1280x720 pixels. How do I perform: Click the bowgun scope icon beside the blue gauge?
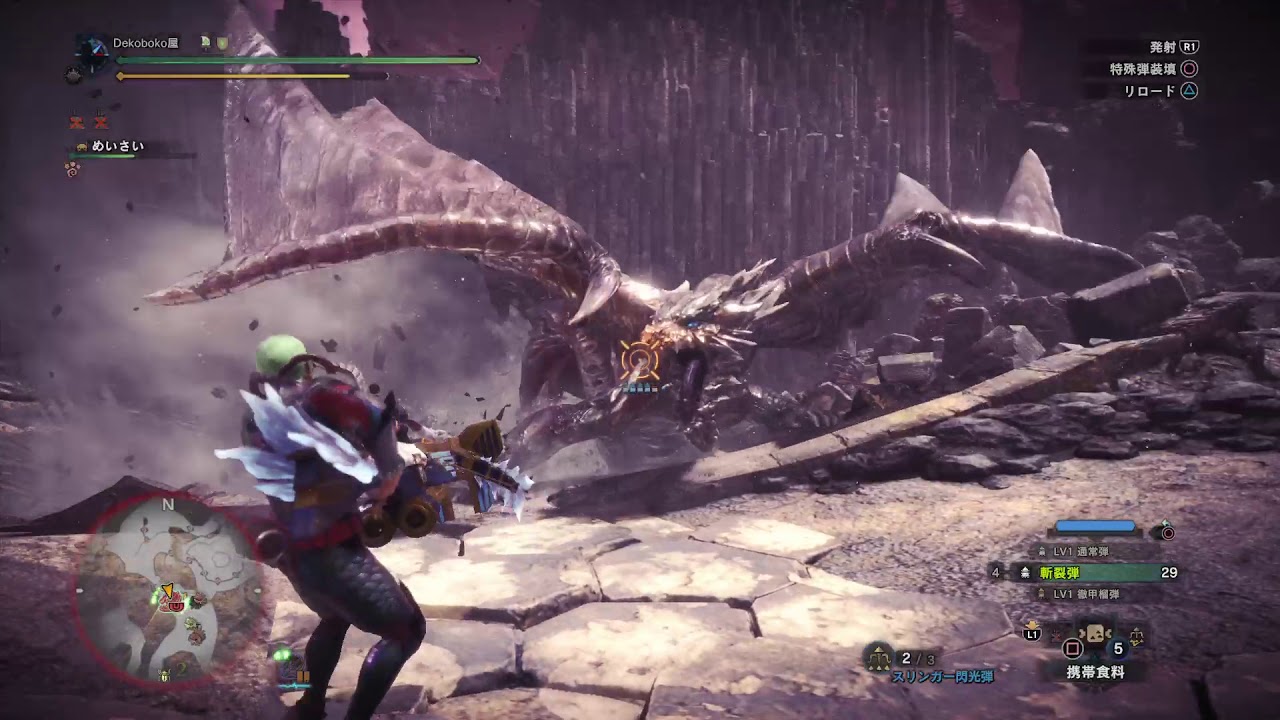click(1166, 532)
